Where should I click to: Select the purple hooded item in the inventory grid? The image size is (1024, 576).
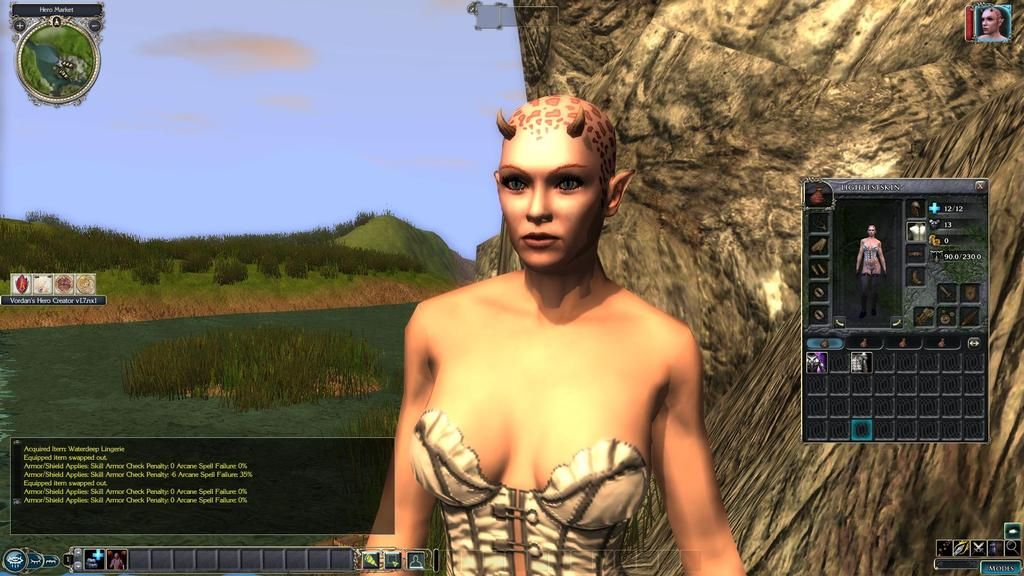[816, 363]
